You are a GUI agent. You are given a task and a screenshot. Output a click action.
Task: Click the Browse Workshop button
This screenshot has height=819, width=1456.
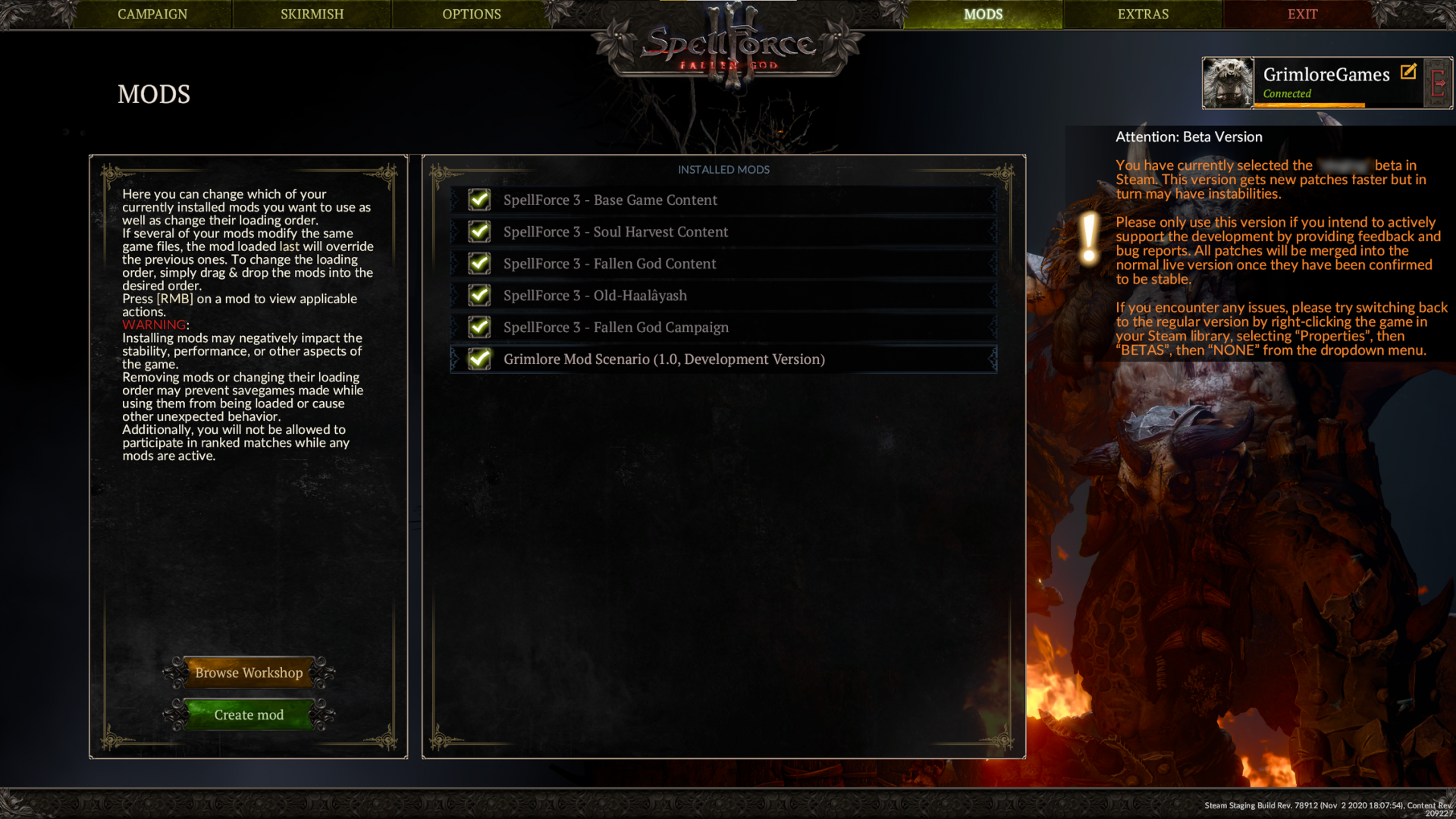pos(249,673)
